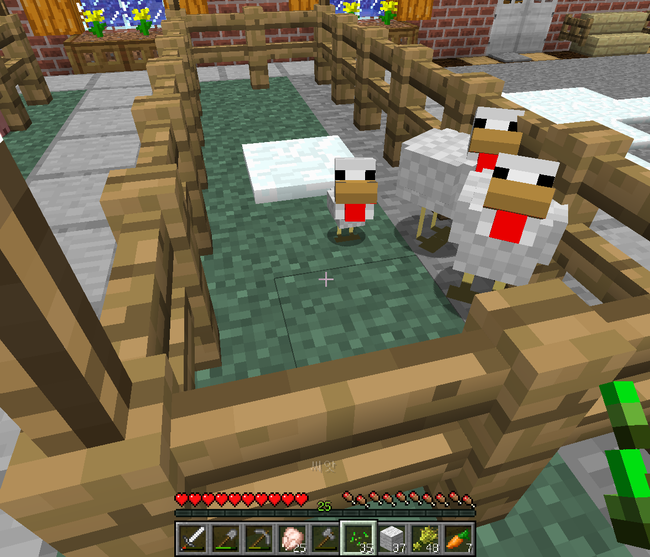
Task: Click the selected seeds slot
Action: pyautogui.click(x=358, y=538)
